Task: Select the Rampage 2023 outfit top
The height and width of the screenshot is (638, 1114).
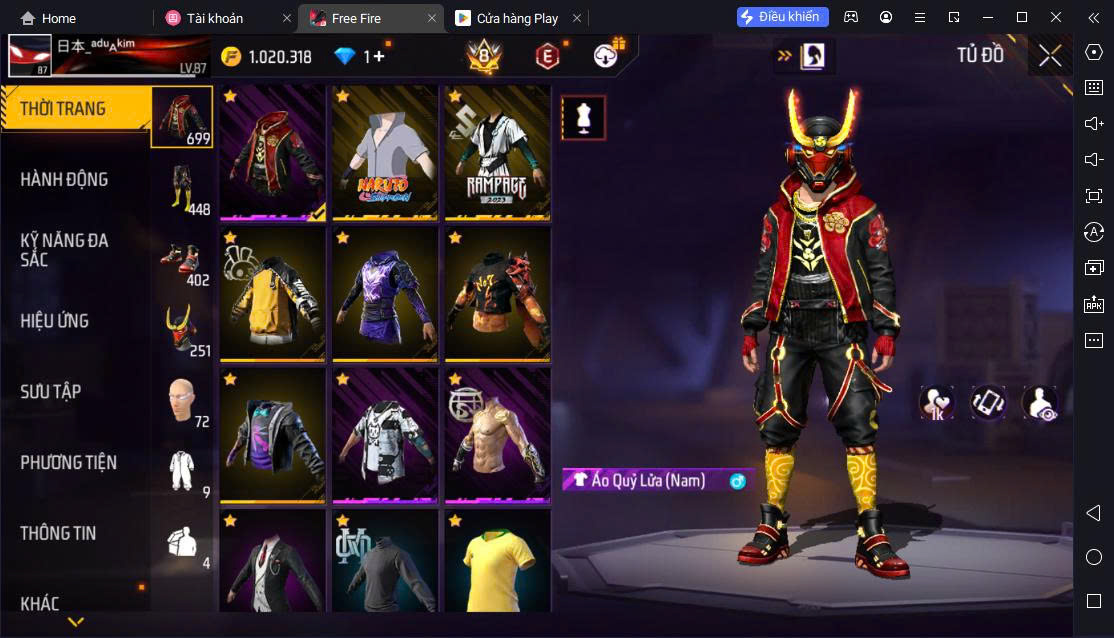Action: pyautogui.click(x=497, y=152)
